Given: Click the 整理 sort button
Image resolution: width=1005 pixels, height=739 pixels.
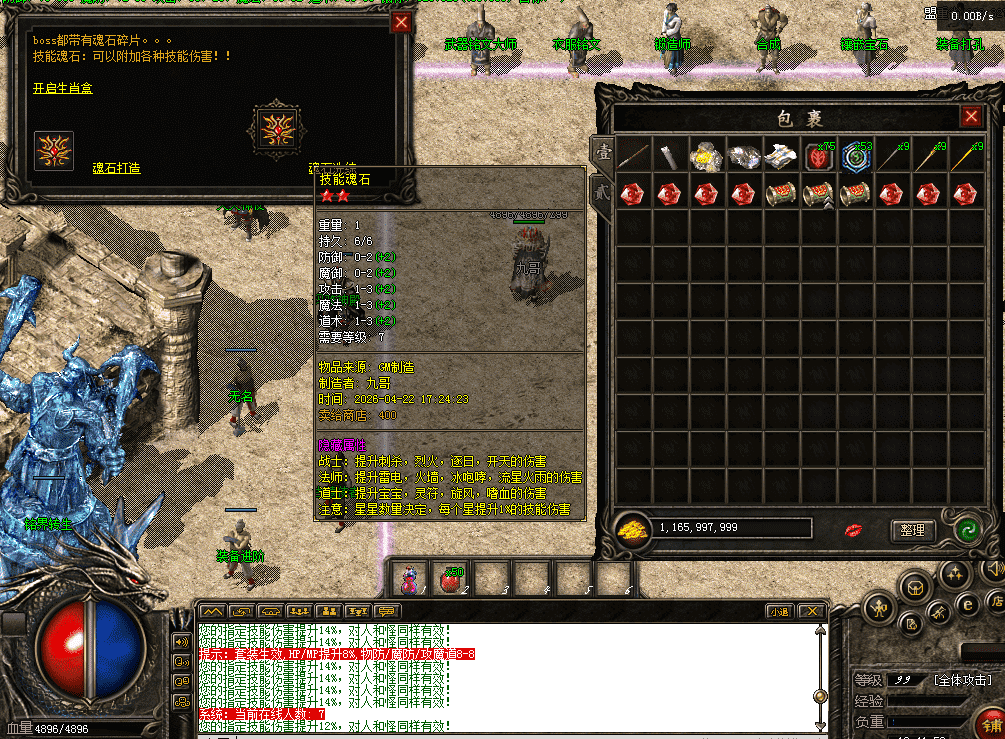Looking at the screenshot, I should pos(912,530).
